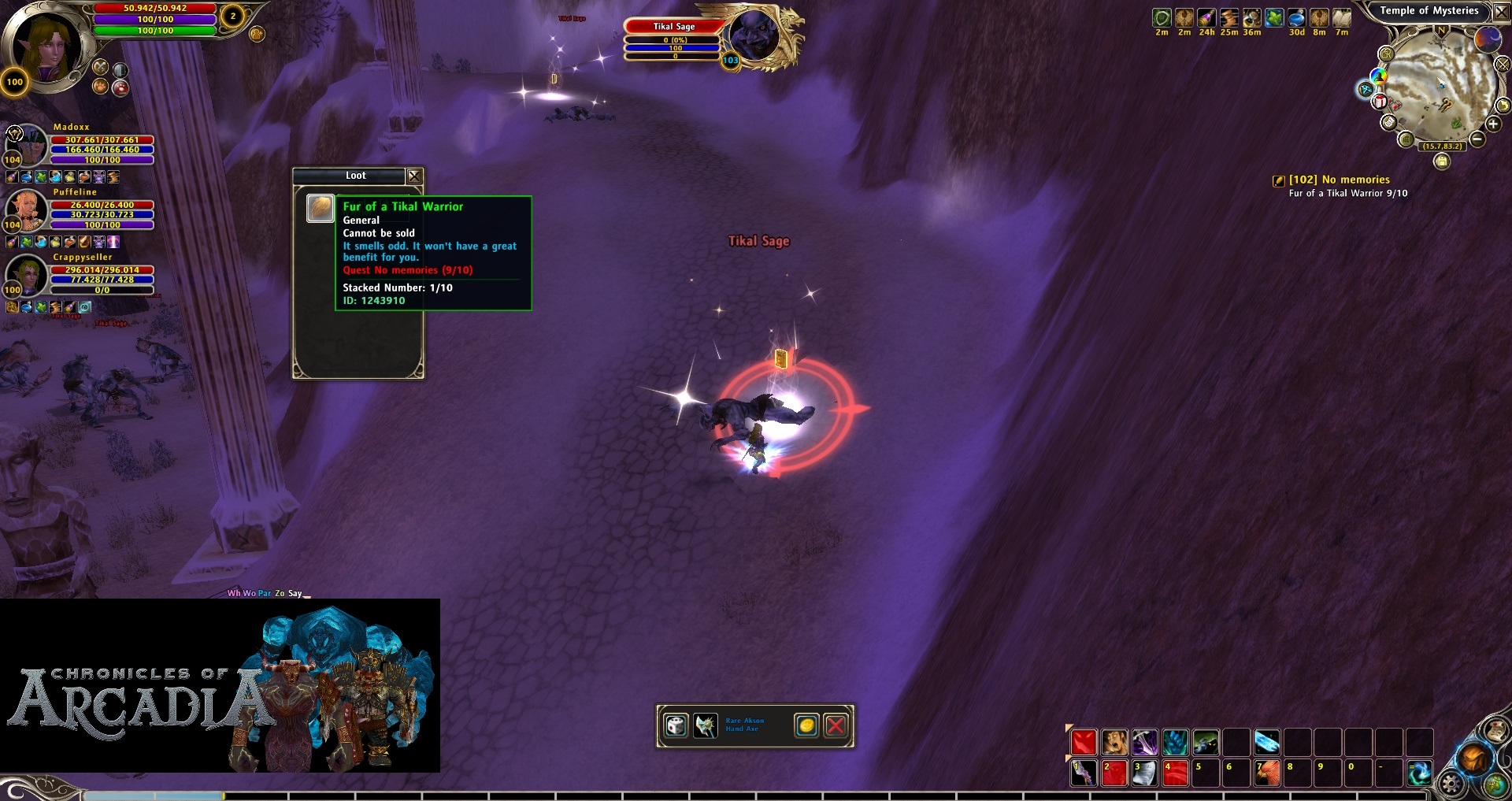Use the ice shard ability icon
The image size is (1512, 801).
tap(1266, 742)
